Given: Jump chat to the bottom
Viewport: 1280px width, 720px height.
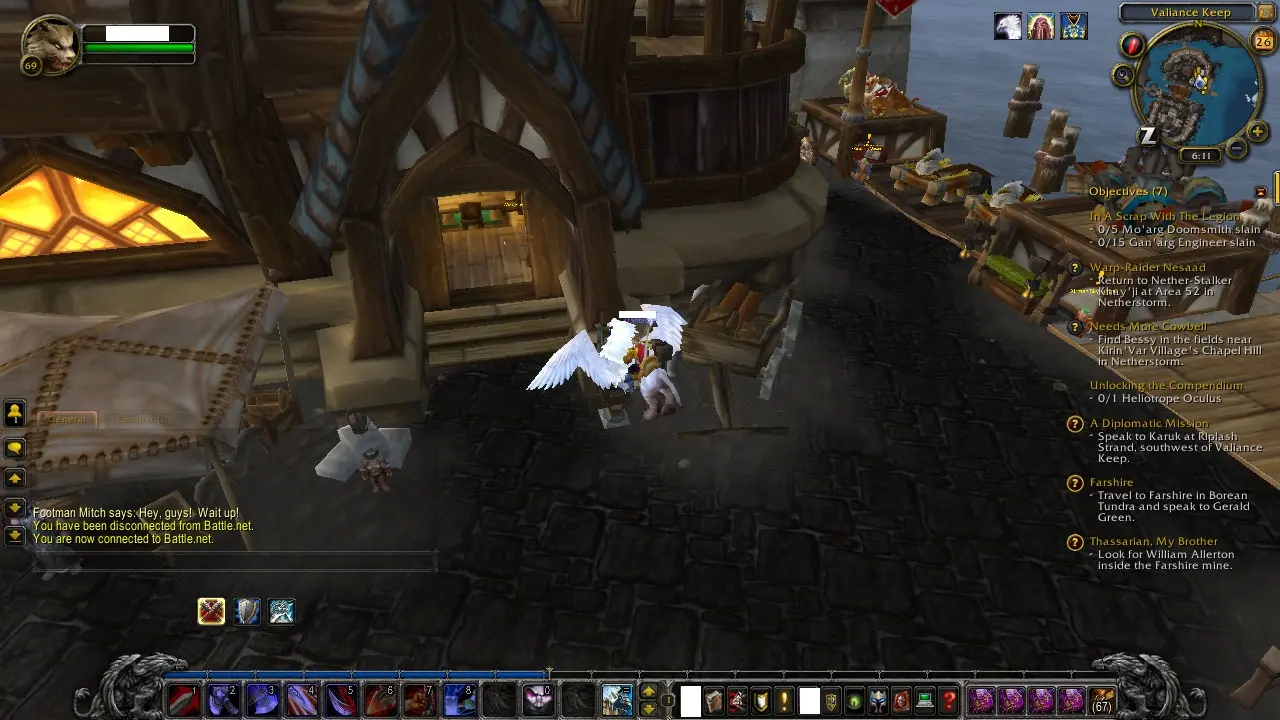Looking at the screenshot, I should [x=15, y=536].
